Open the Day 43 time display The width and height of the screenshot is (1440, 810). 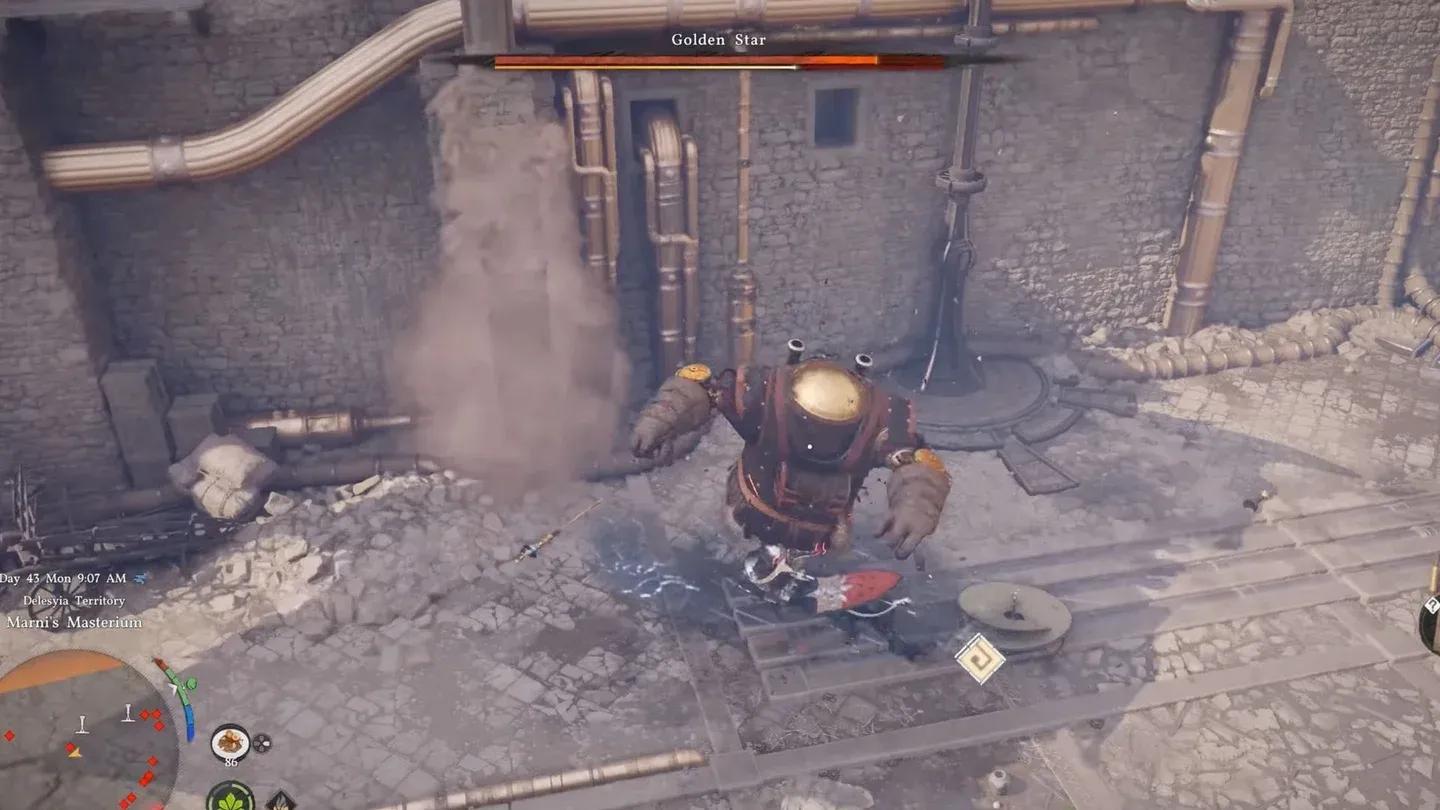pos(62,578)
